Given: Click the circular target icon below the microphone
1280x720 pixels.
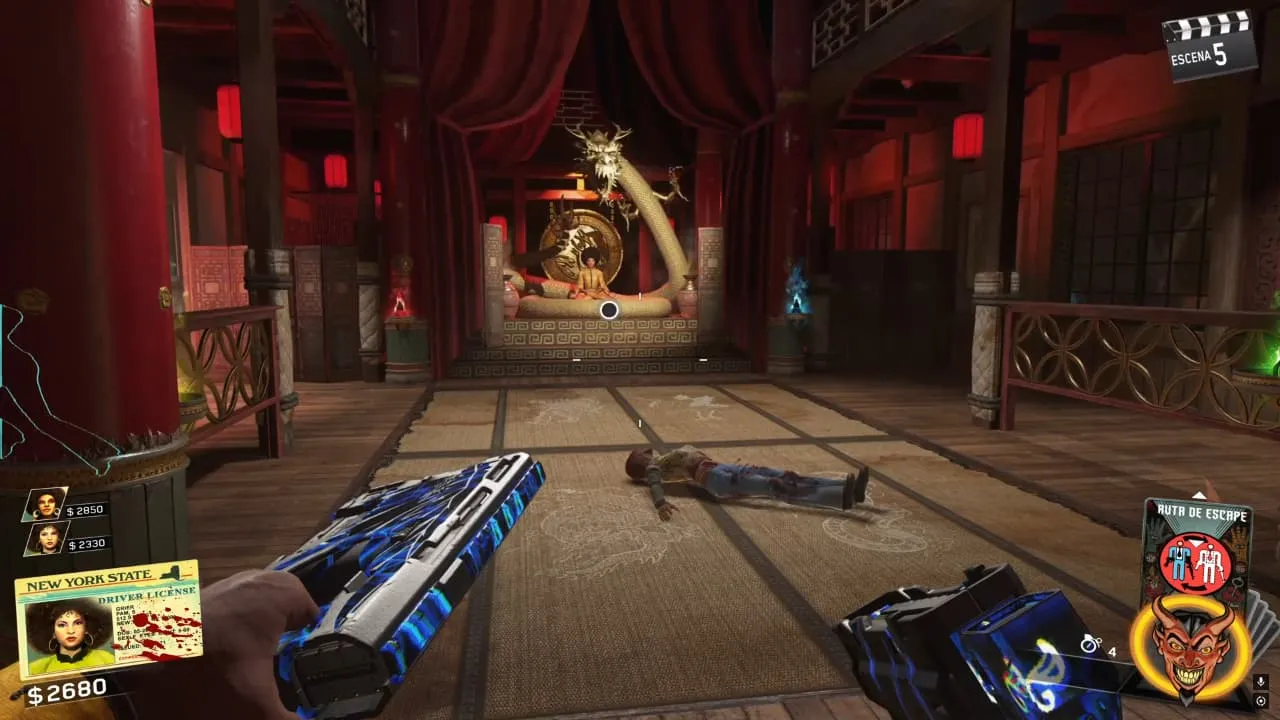Looking at the screenshot, I should (x=1261, y=702).
